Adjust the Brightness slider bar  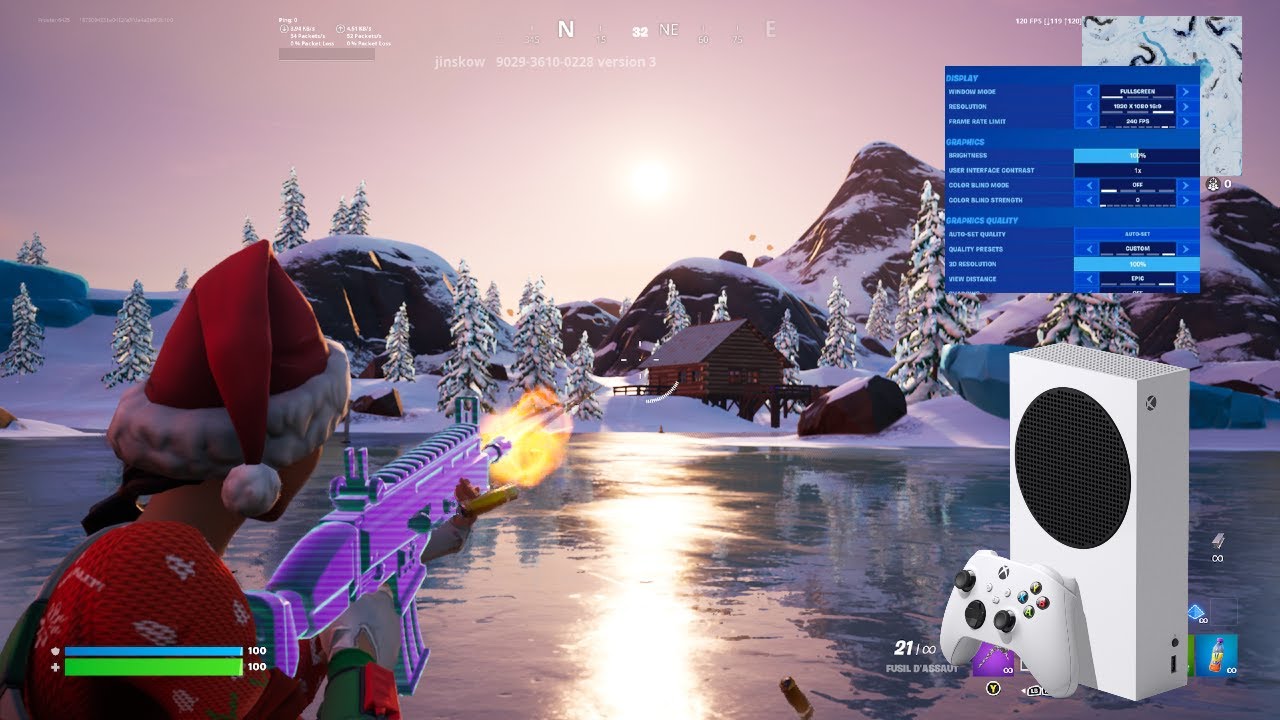[1136, 156]
